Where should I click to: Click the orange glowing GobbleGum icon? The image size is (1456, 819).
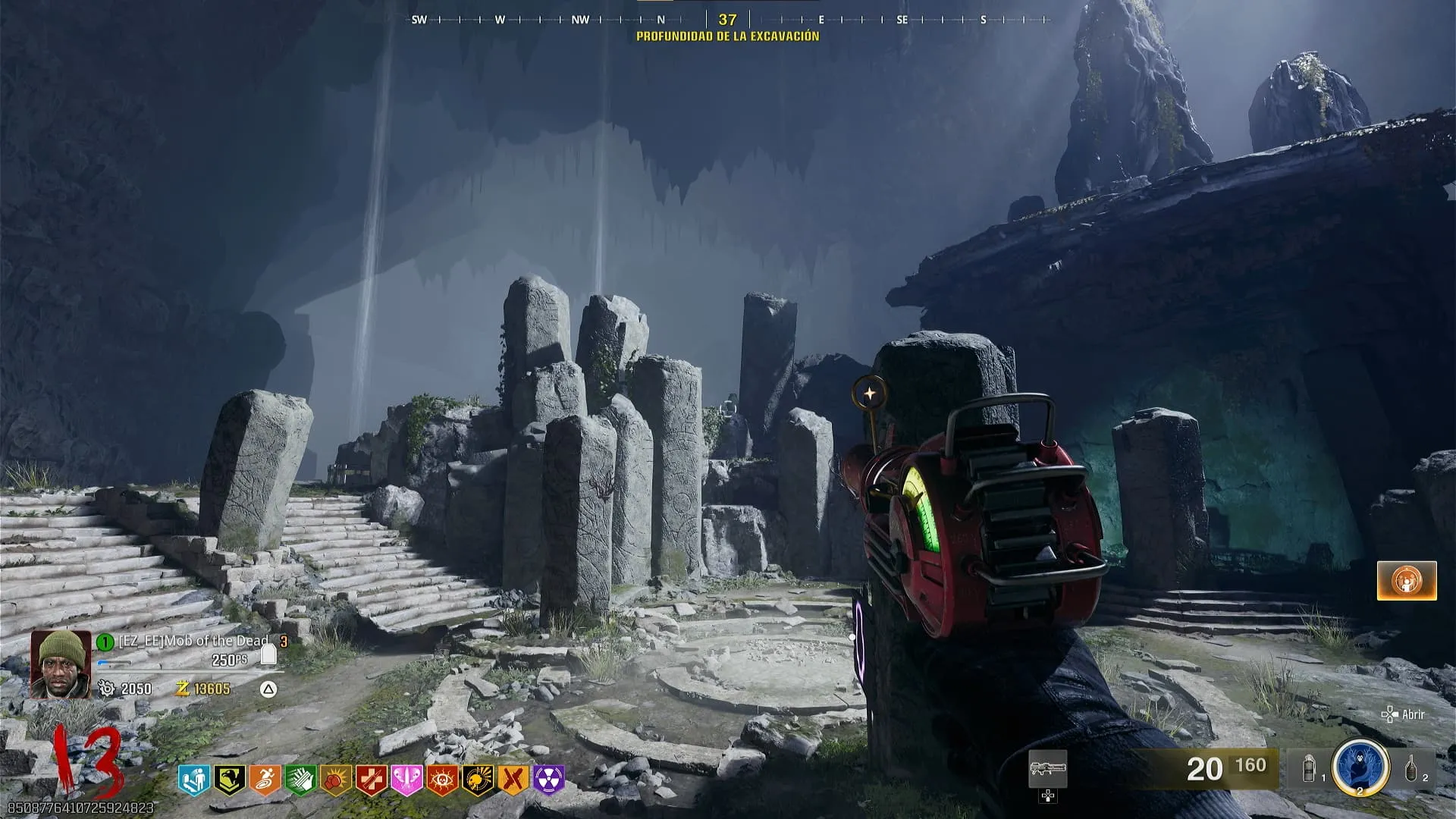[x=1407, y=581]
